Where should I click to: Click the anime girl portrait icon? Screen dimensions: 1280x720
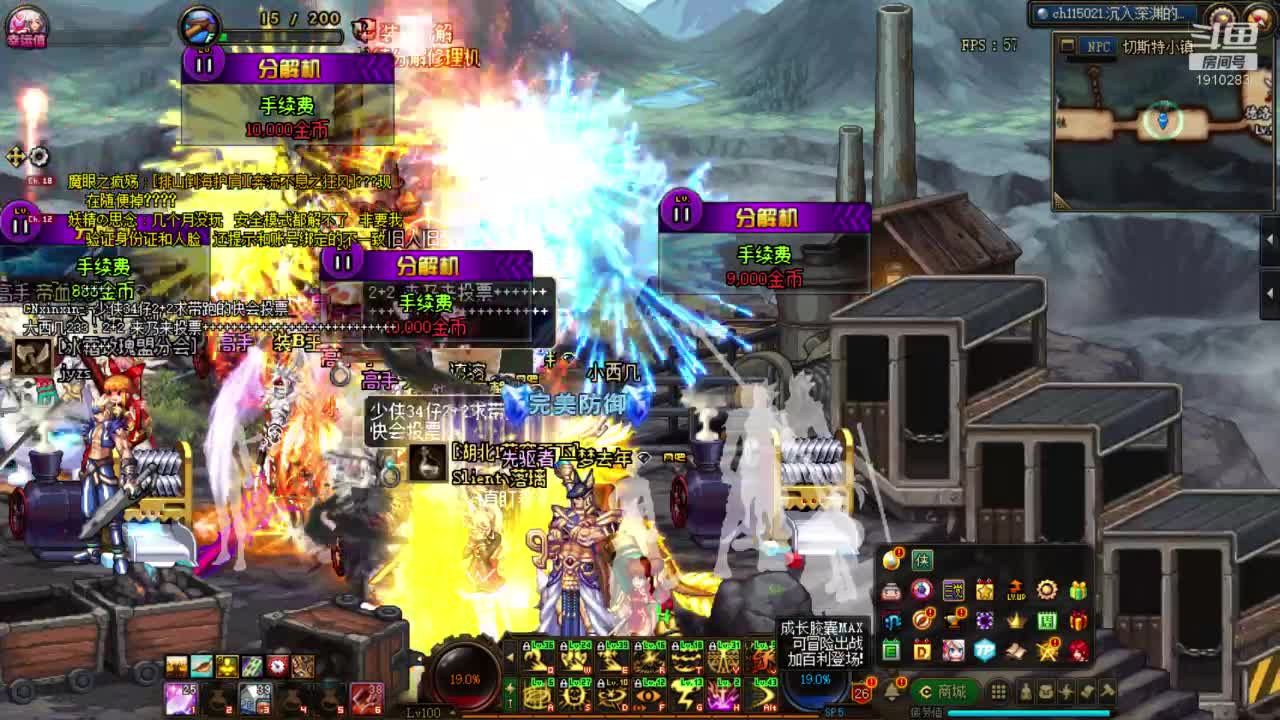(x=953, y=651)
